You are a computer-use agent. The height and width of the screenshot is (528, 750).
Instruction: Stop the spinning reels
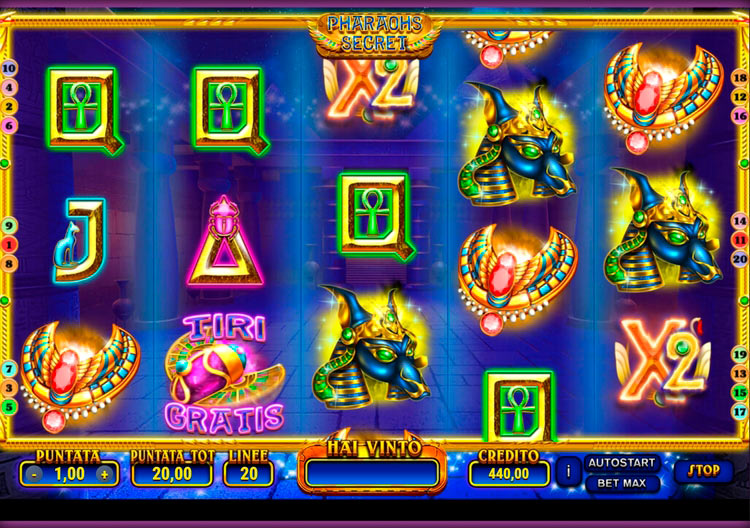click(704, 470)
